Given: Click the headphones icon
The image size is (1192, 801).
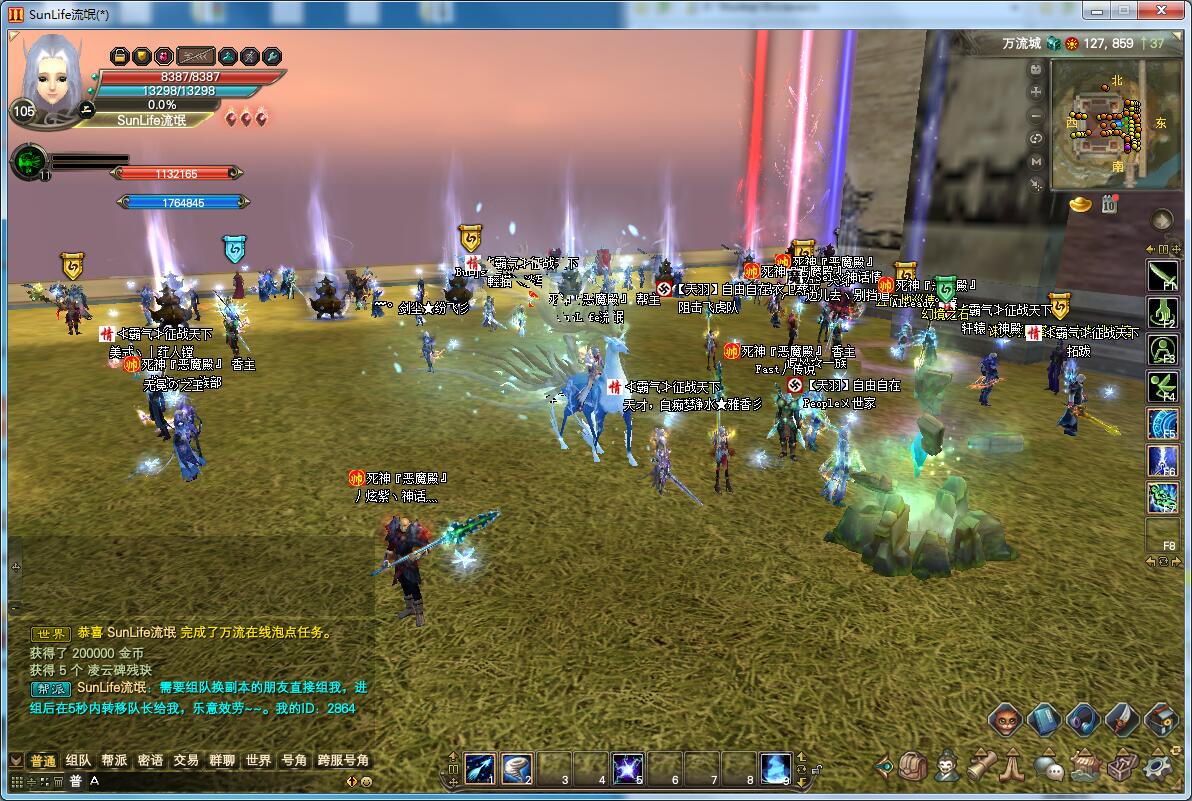Looking at the screenshot, I should point(1082,719).
